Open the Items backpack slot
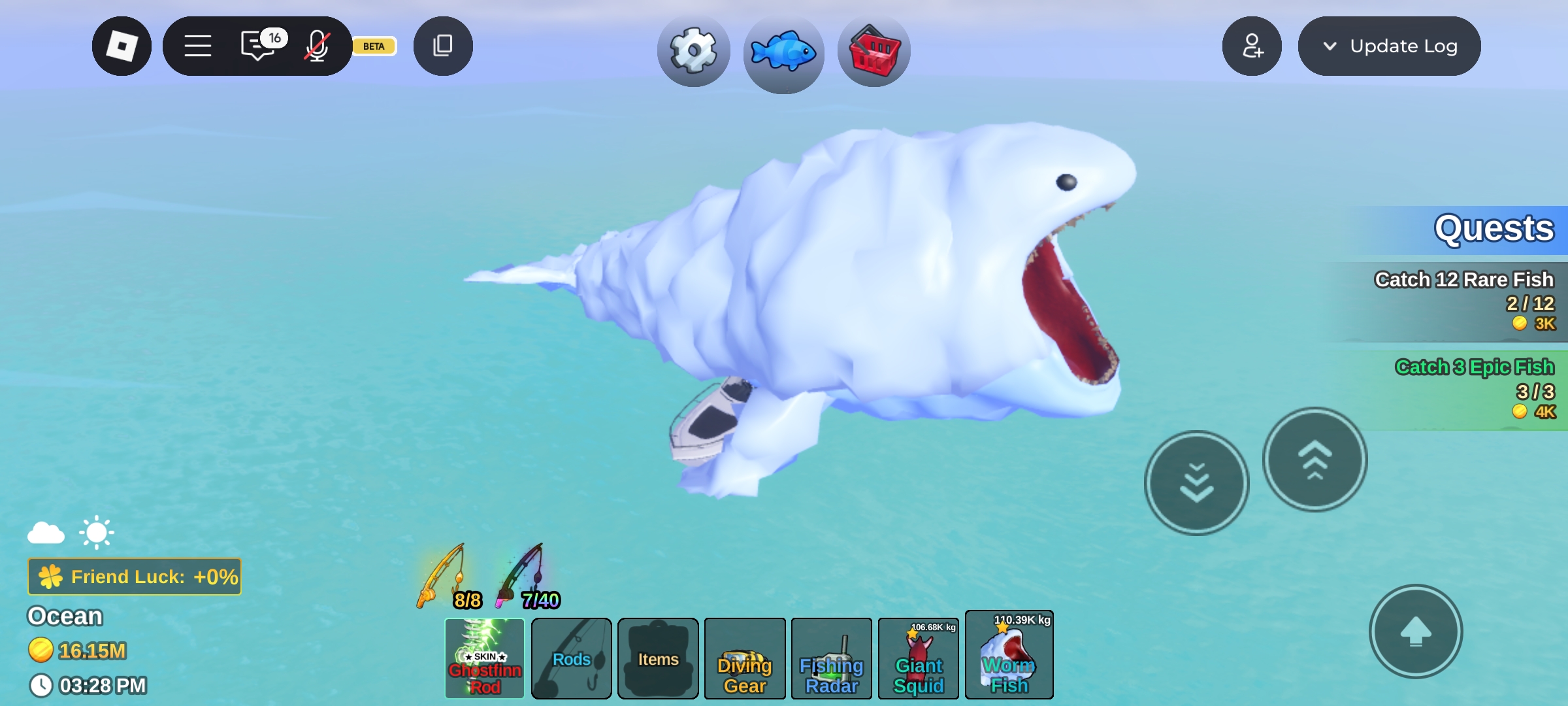 pyautogui.click(x=658, y=658)
